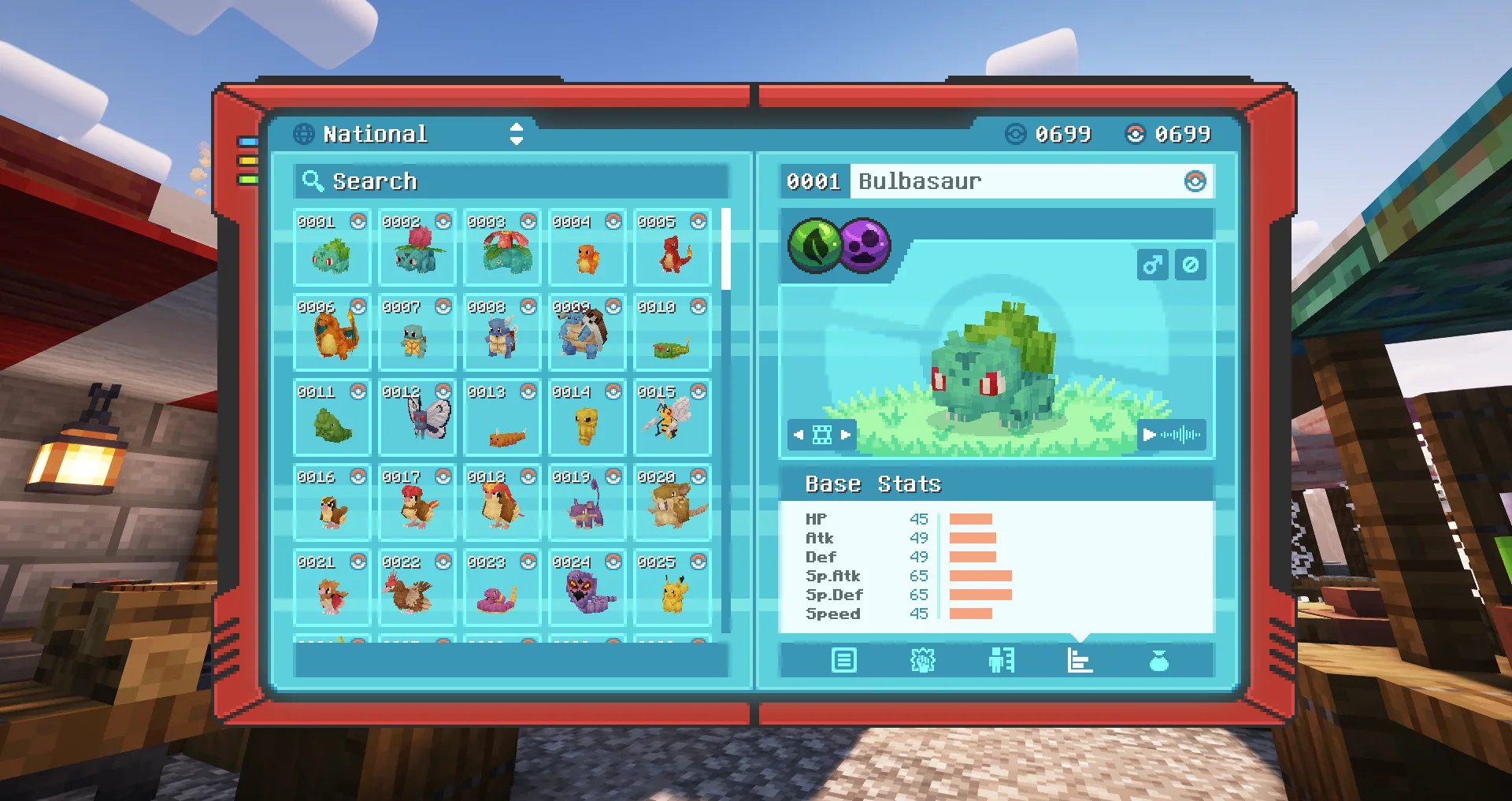Click the Search field
Screen dimensions: 1512x801
[512, 181]
